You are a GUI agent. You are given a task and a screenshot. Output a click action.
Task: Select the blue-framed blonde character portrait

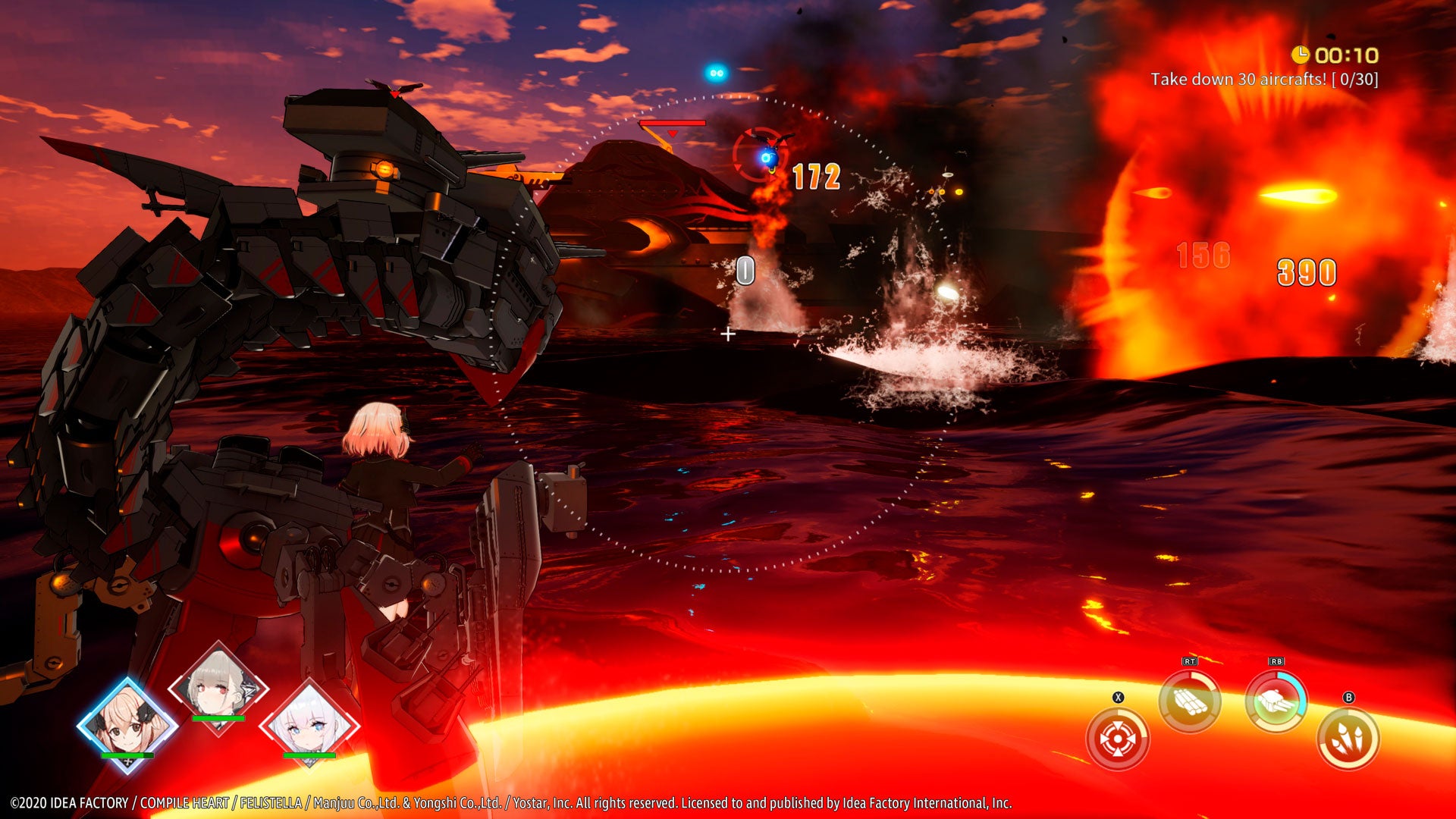[127, 724]
